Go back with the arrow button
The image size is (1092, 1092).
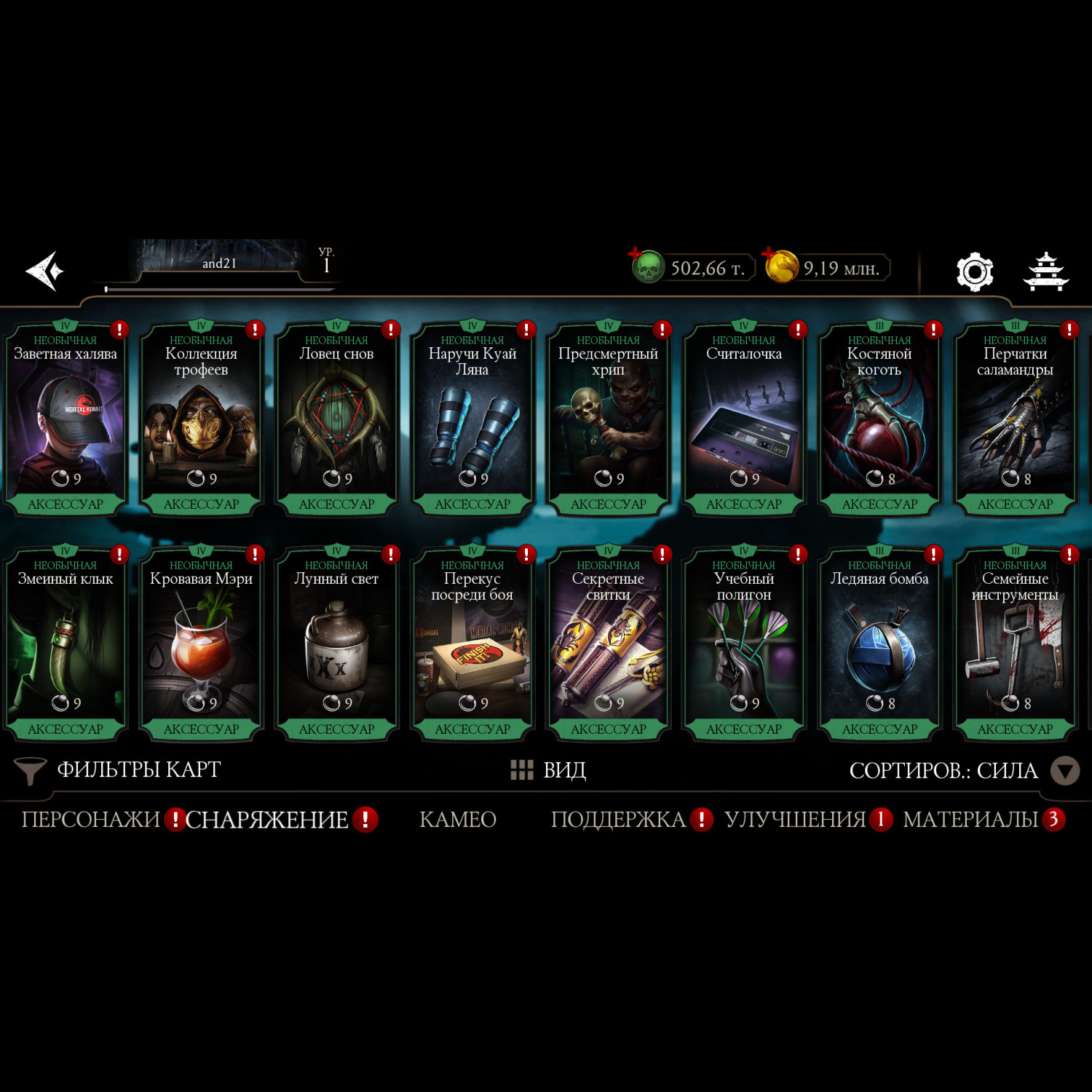tap(45, 271)
